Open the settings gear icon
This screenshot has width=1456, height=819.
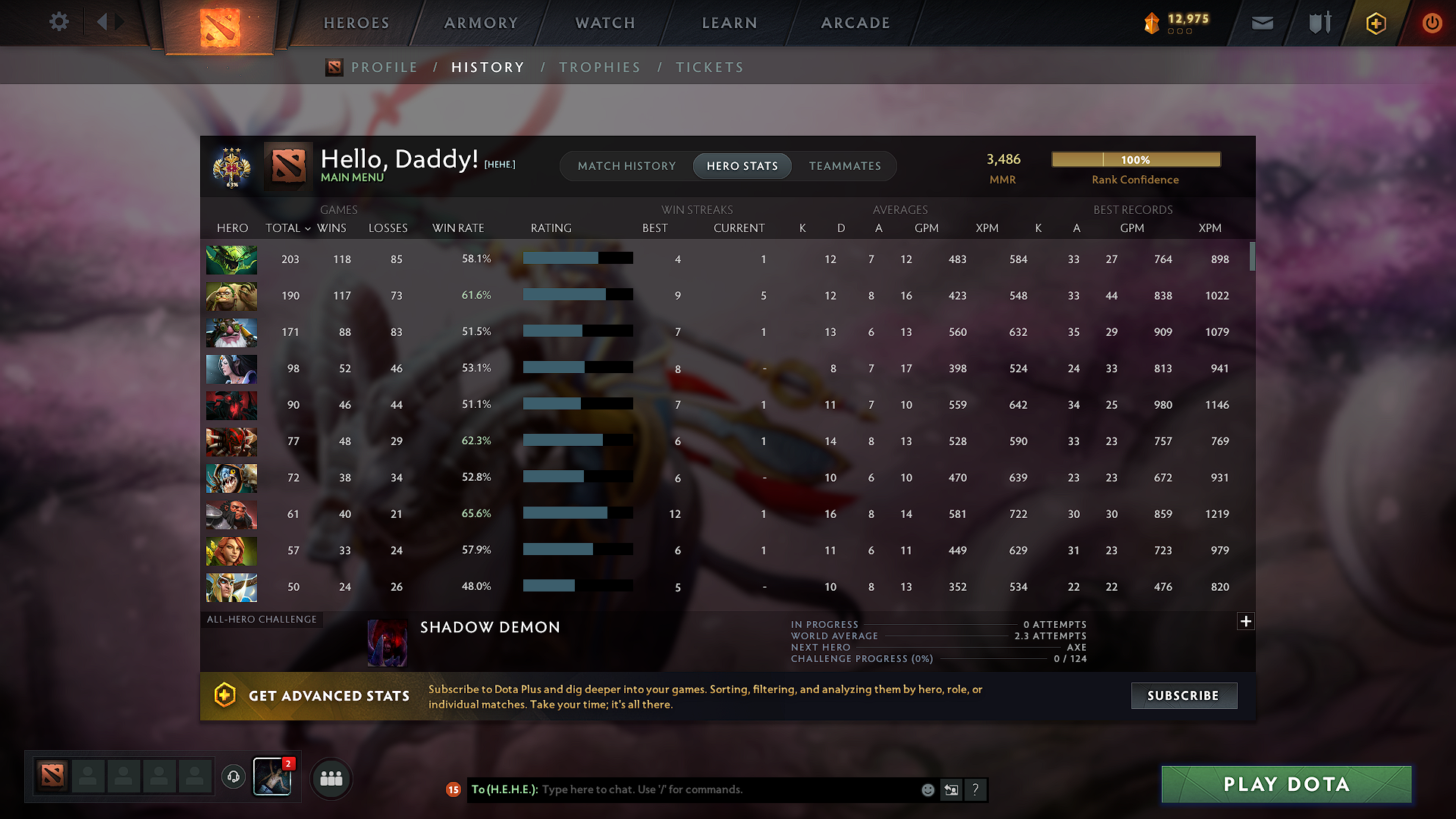pyautogui.click(x=59, y=22)
